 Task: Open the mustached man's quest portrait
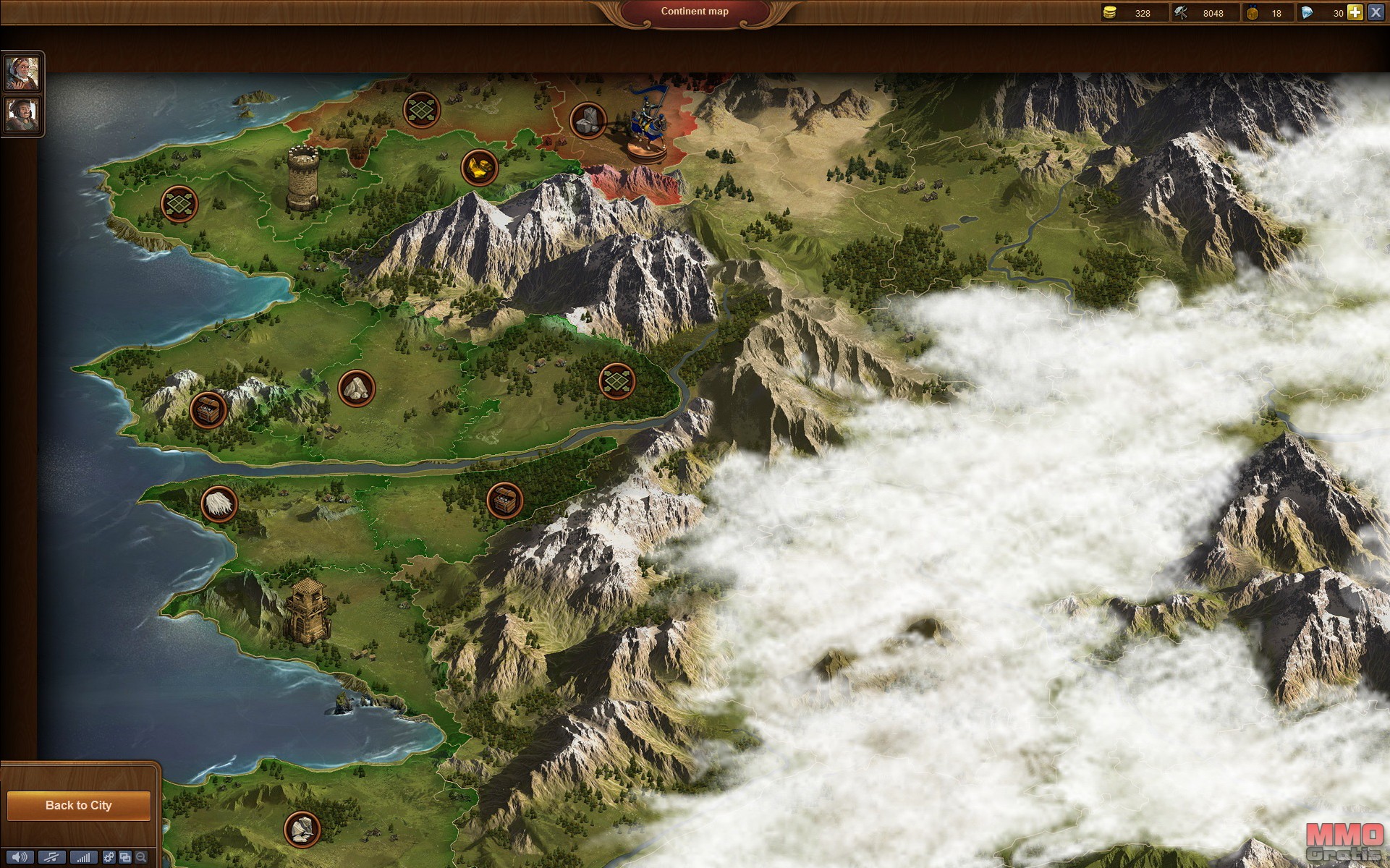coord(22,114)
